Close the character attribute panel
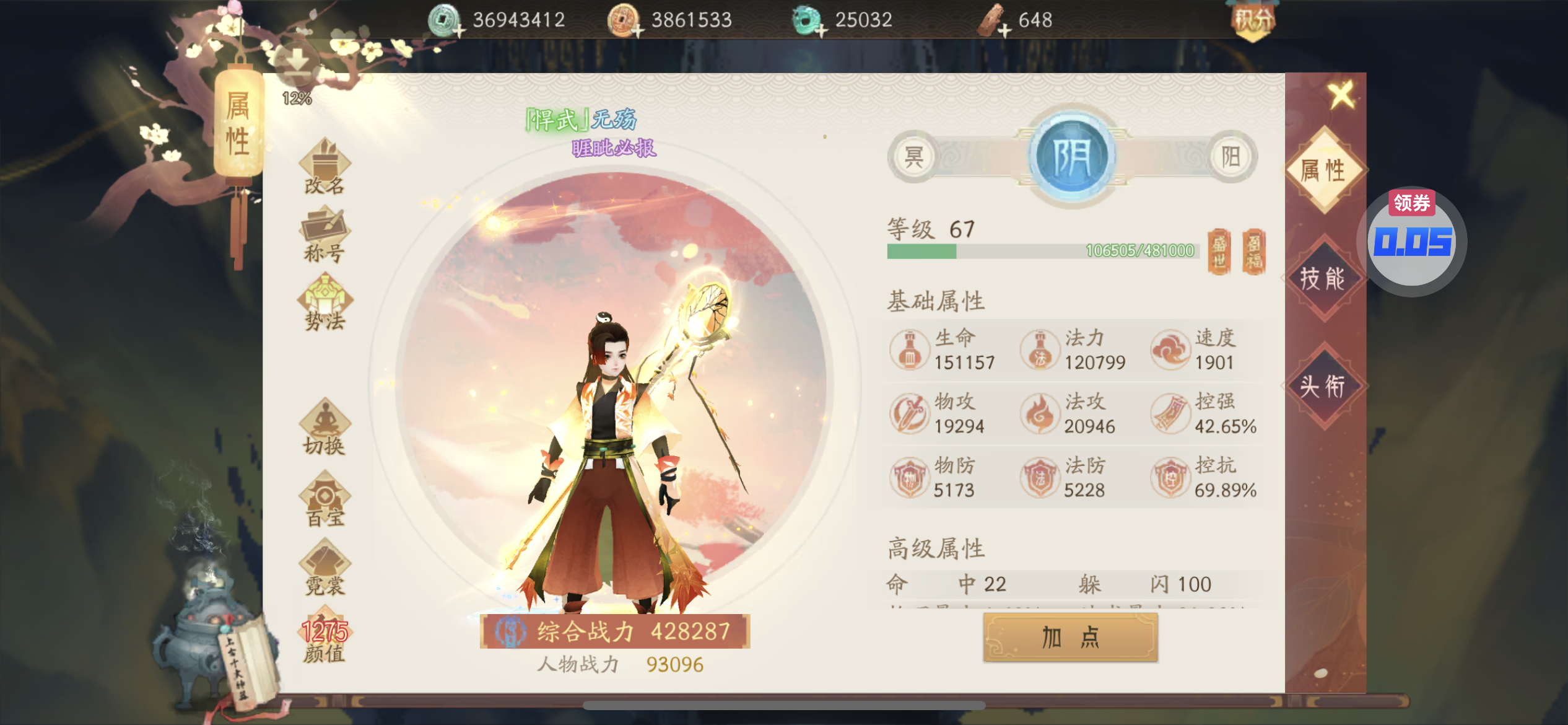This screenshot has width=1568, height=725. click(1341, 95)
